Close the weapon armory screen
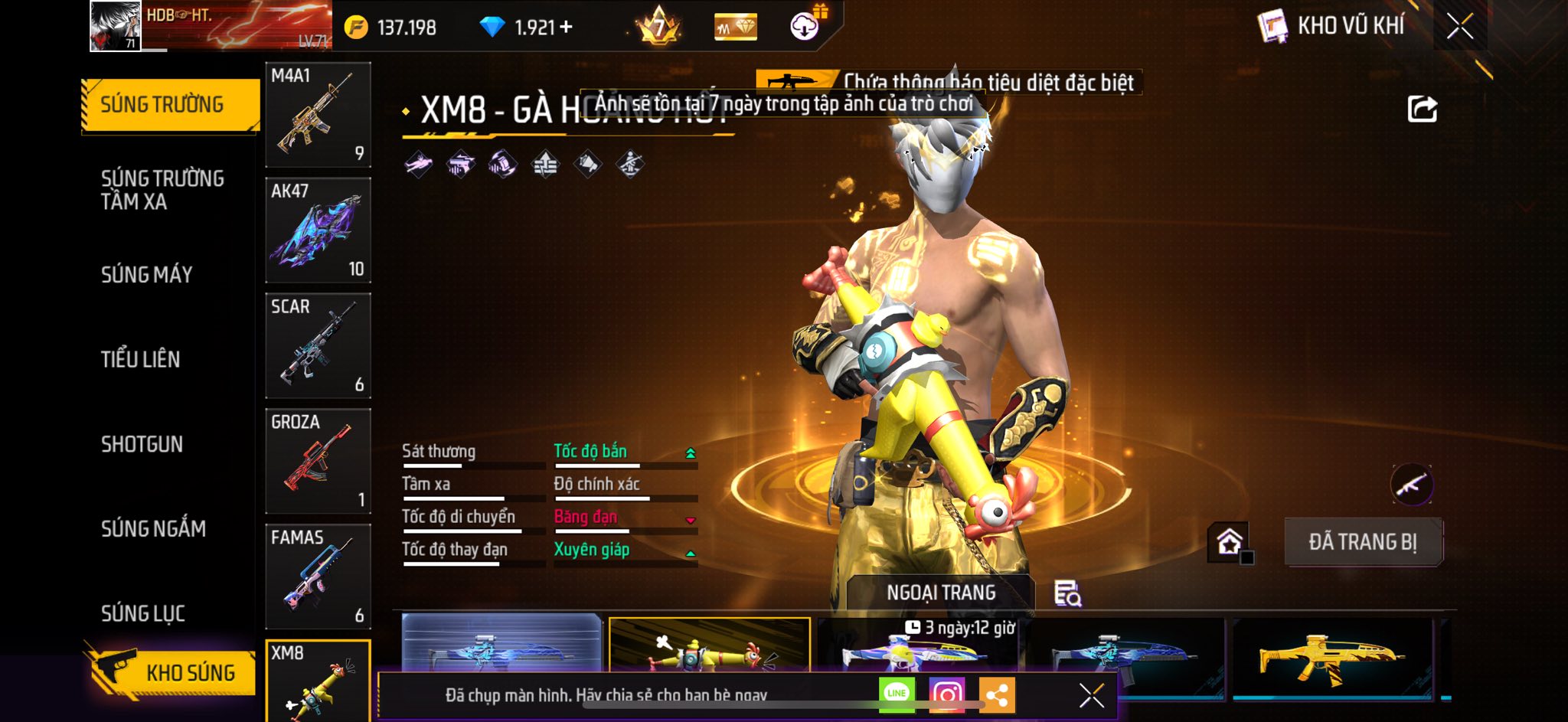 click(1460, 27)
